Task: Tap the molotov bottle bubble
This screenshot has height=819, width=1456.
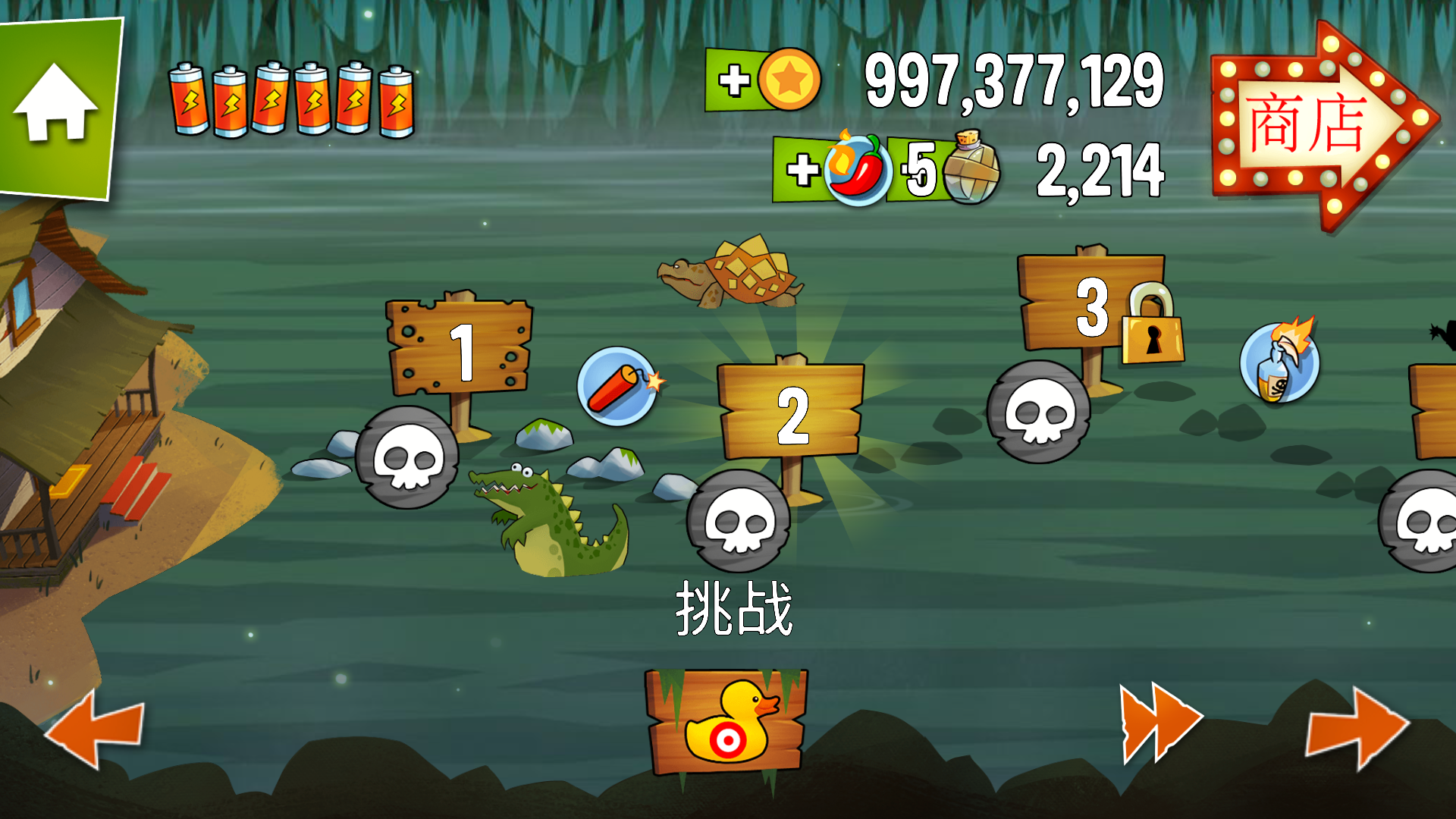Action: click(1279, 363)
